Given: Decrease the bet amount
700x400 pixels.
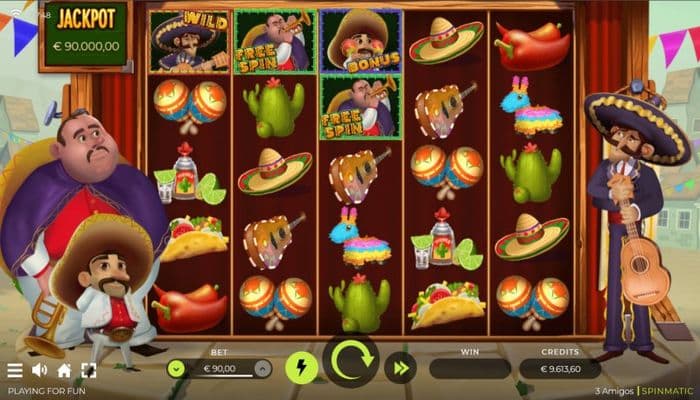Looking at the screenshot, I should point(177,368).
